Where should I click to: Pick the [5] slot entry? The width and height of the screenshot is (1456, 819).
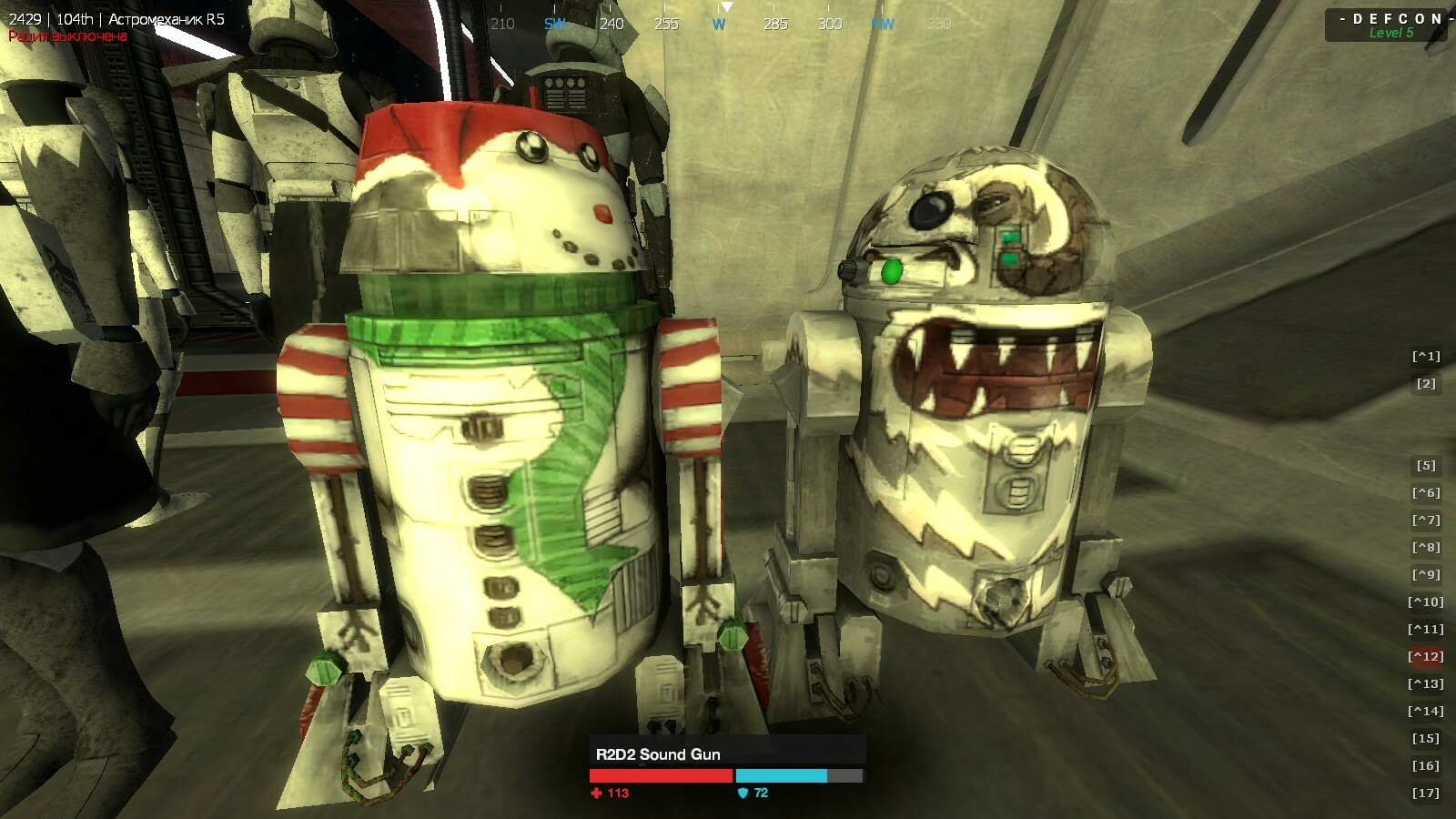point(1426,466)
